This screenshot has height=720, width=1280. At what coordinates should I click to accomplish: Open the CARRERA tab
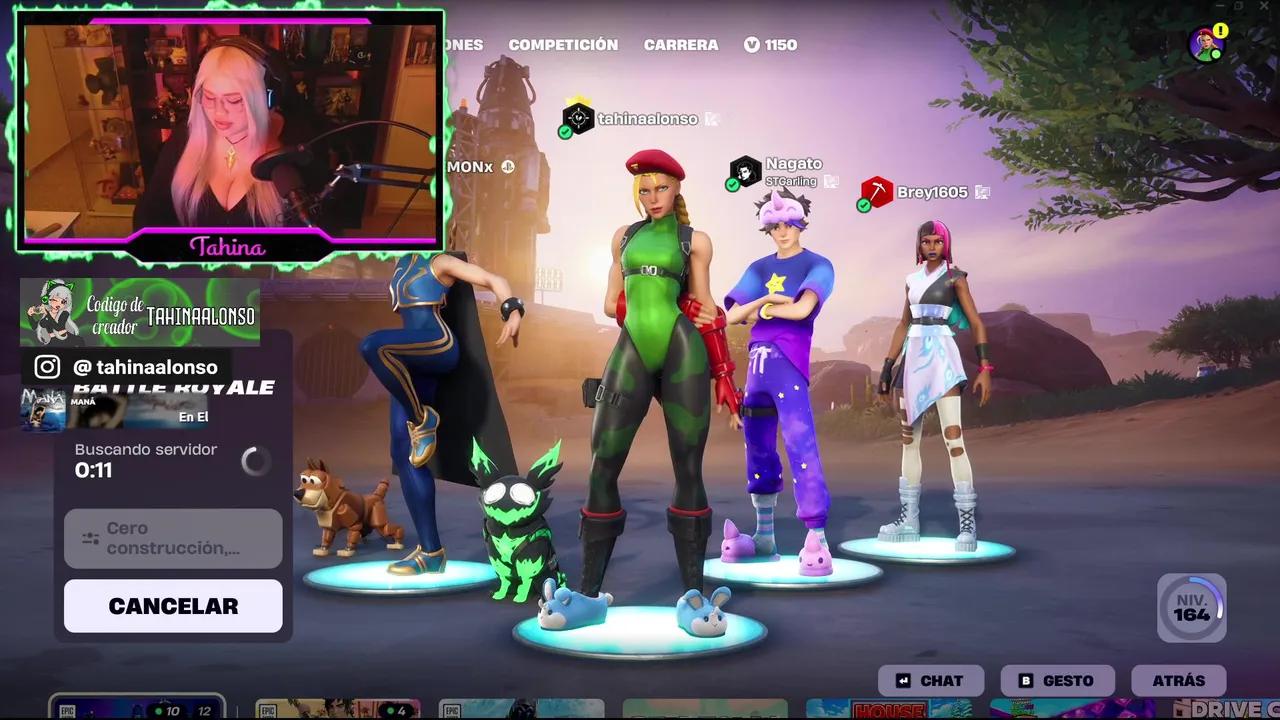(x=681, y=44)
